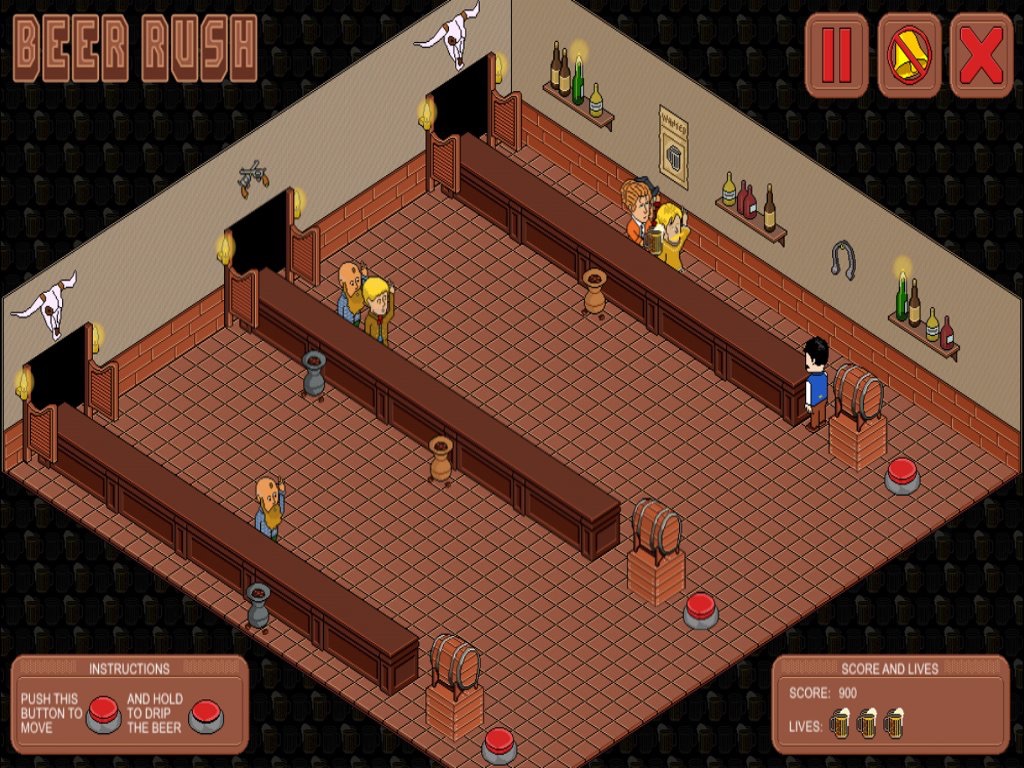Viewport: 1024px width, 768px height.
Task: Close the game with the X button
Action: (x=981, y=56)
